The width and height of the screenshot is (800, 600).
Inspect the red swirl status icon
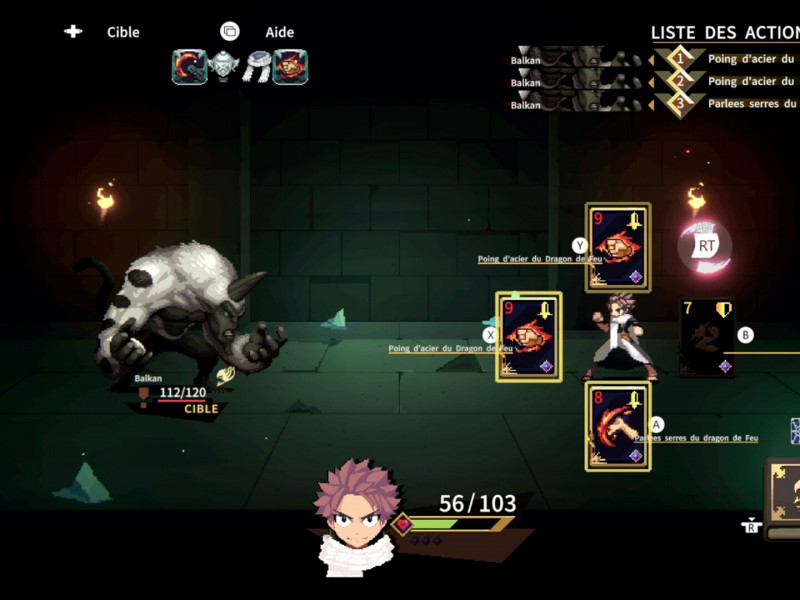coord(189,67)
